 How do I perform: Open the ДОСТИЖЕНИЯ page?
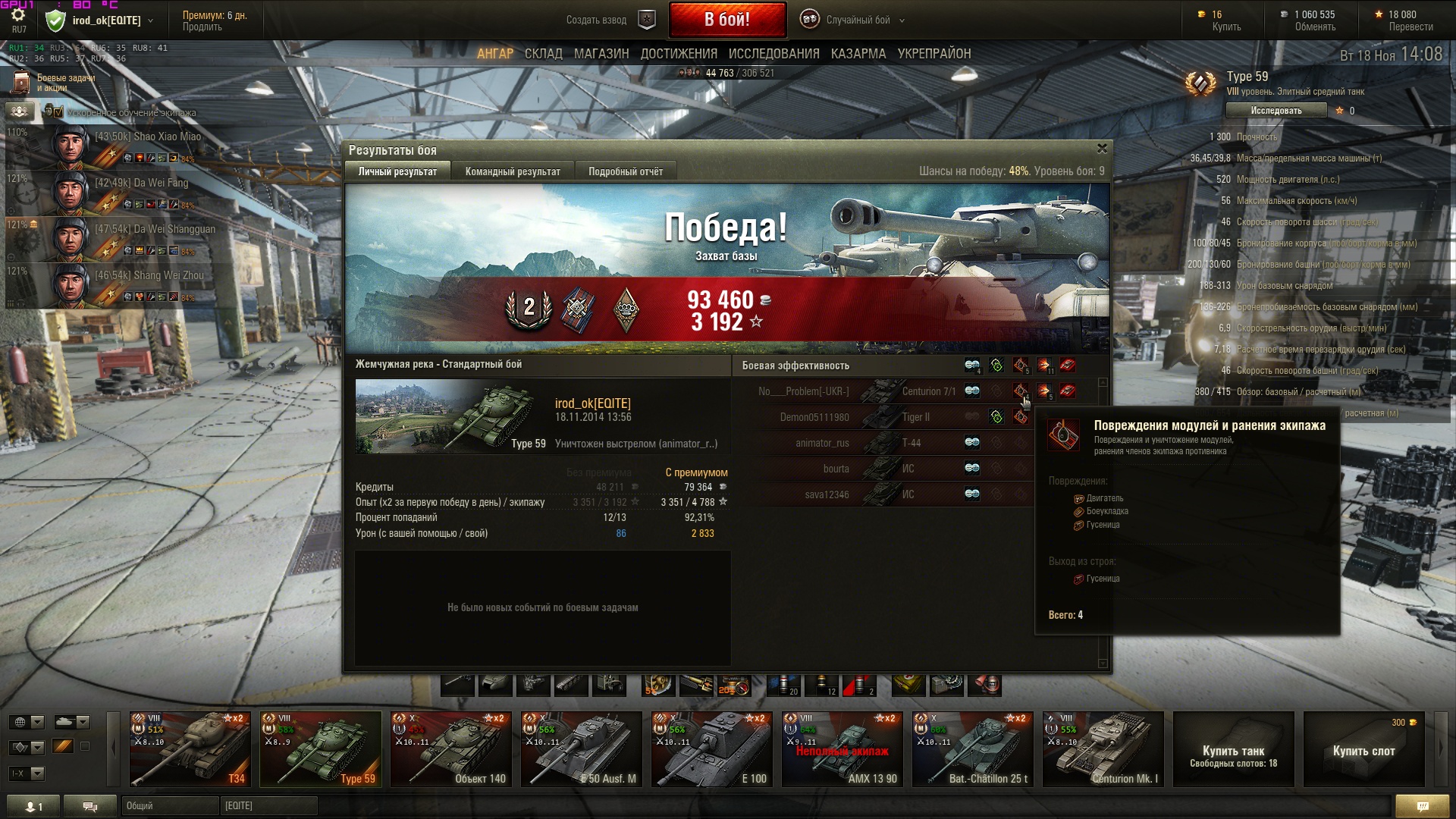(678, 54)
